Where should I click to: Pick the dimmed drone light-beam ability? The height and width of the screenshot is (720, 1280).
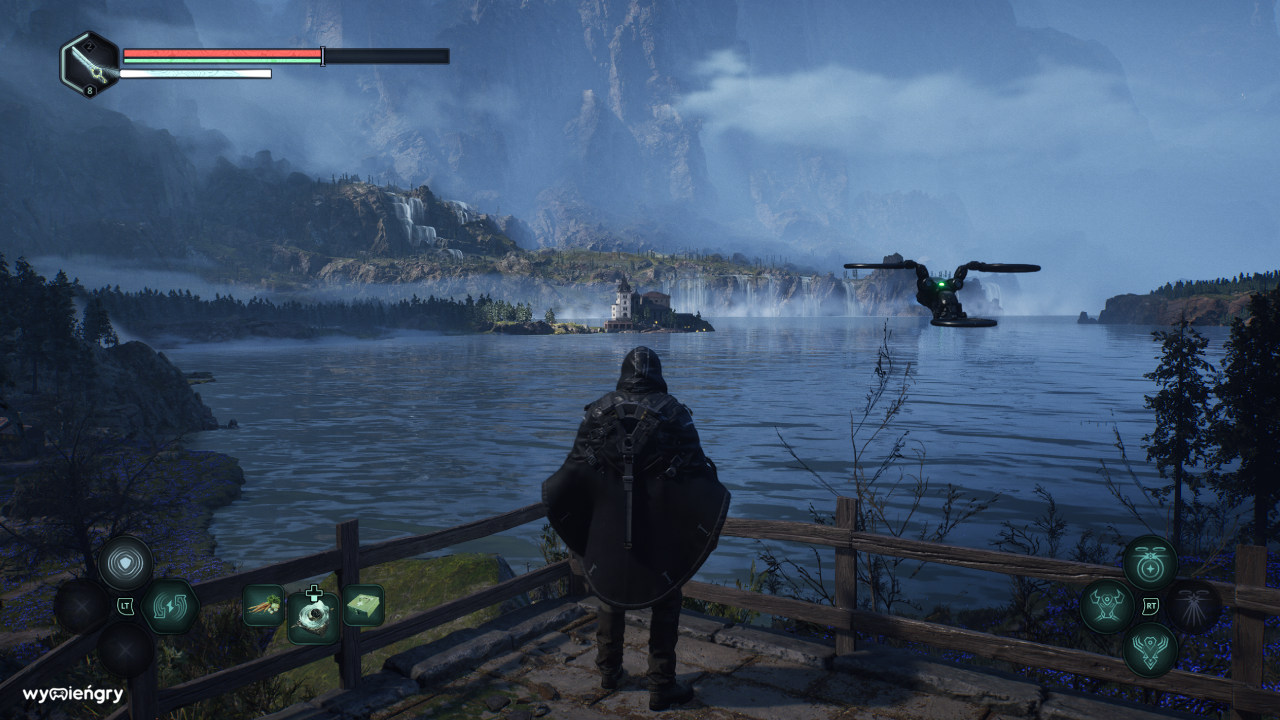(1194, 606)
